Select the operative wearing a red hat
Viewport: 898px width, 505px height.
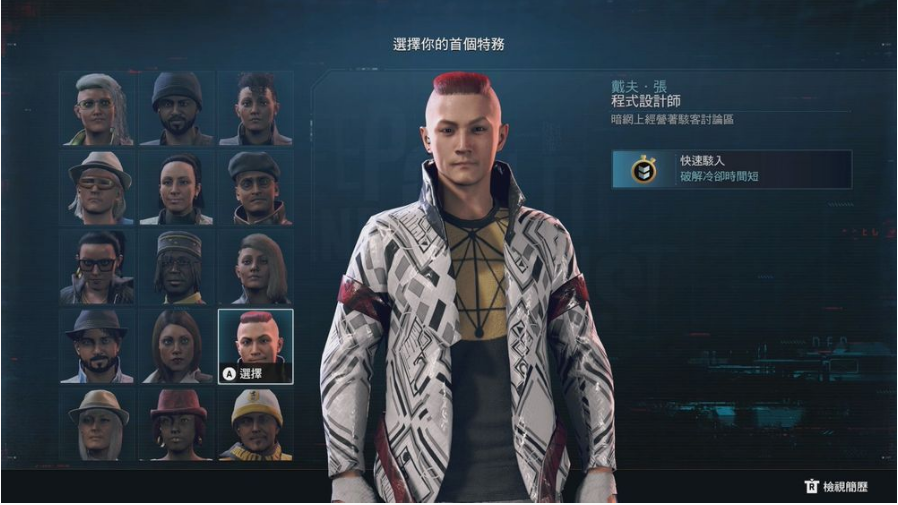(177, 423)
